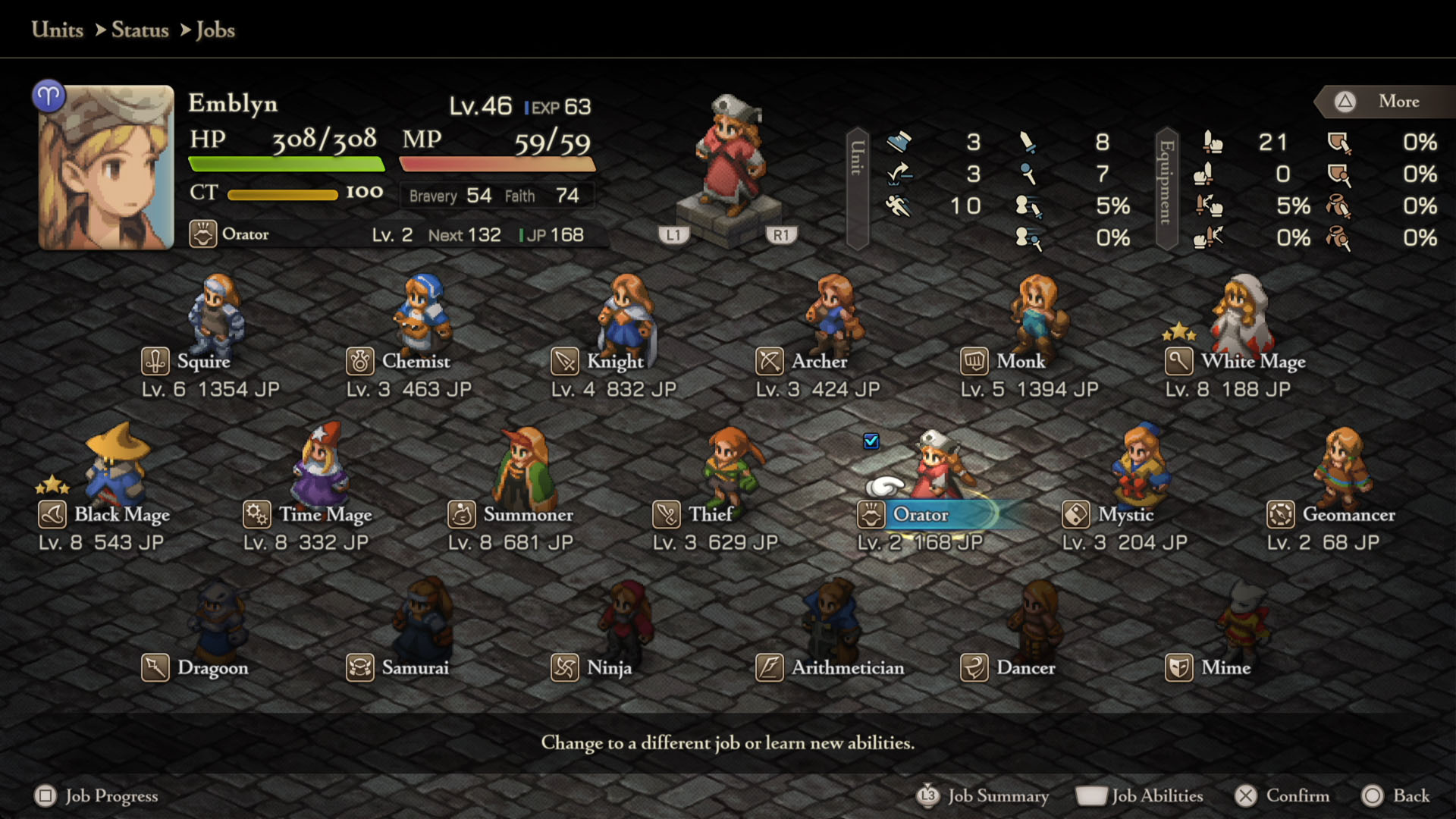Screen dimensions: 1456x819
Task: Click the highlighted Orator job
Action: [920, 515]
